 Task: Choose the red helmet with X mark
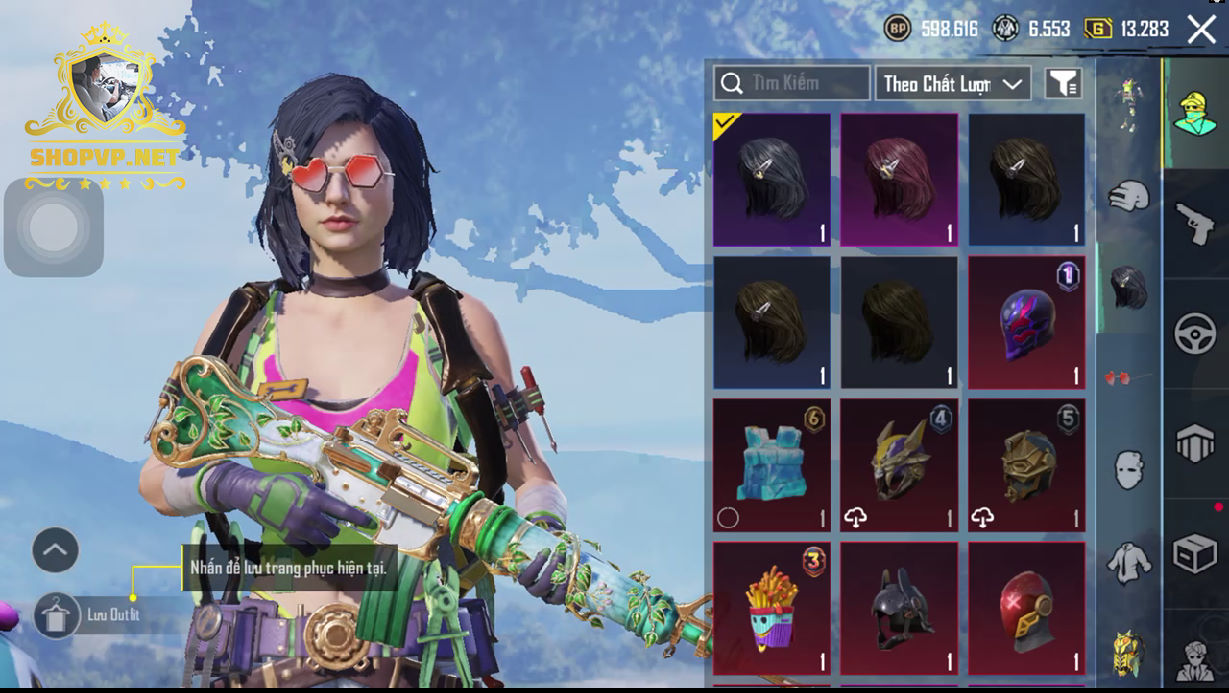point(1026,608)
